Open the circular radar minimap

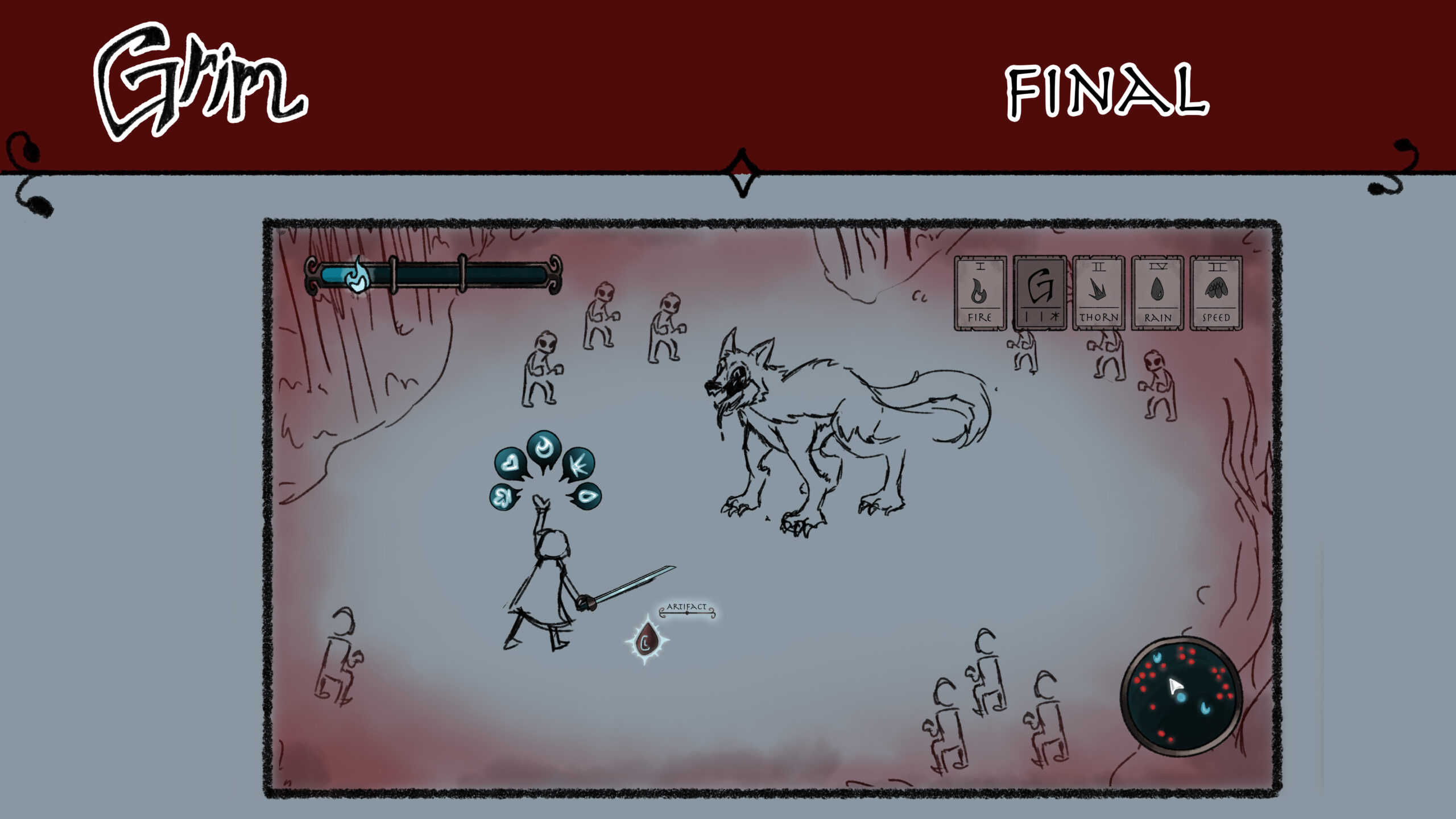pyautogui.click(x=1181, y=696)
